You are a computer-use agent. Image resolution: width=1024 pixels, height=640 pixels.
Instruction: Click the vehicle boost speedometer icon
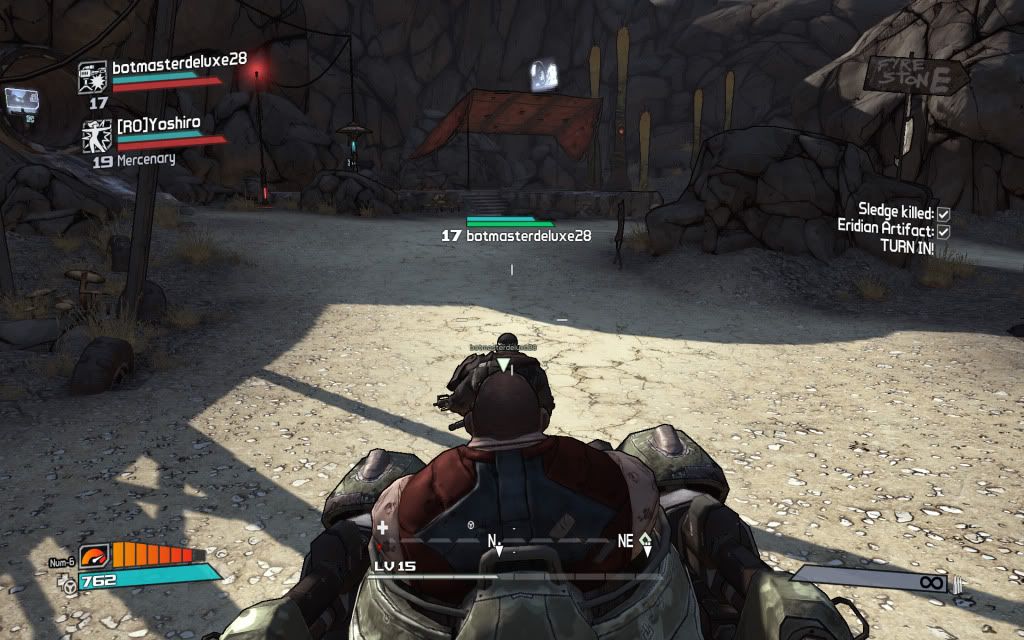click(x=94, y=556)
